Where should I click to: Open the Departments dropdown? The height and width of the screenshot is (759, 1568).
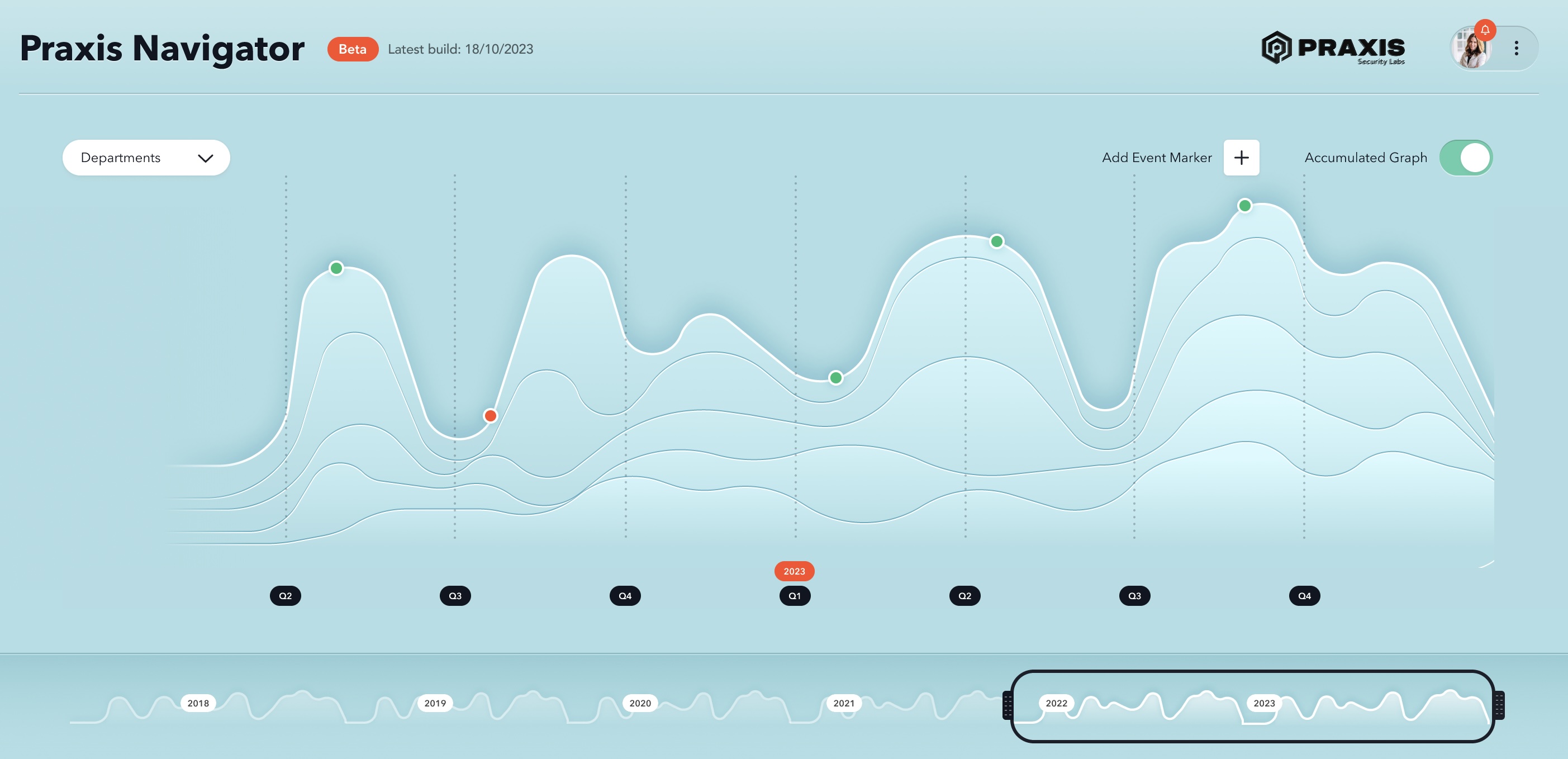[146, 157]
